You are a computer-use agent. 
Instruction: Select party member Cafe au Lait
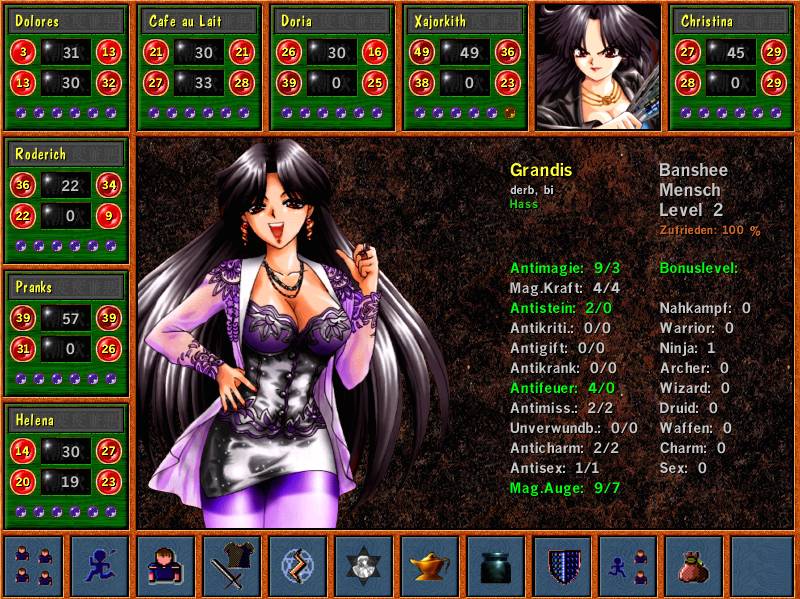tap(200, 67)
